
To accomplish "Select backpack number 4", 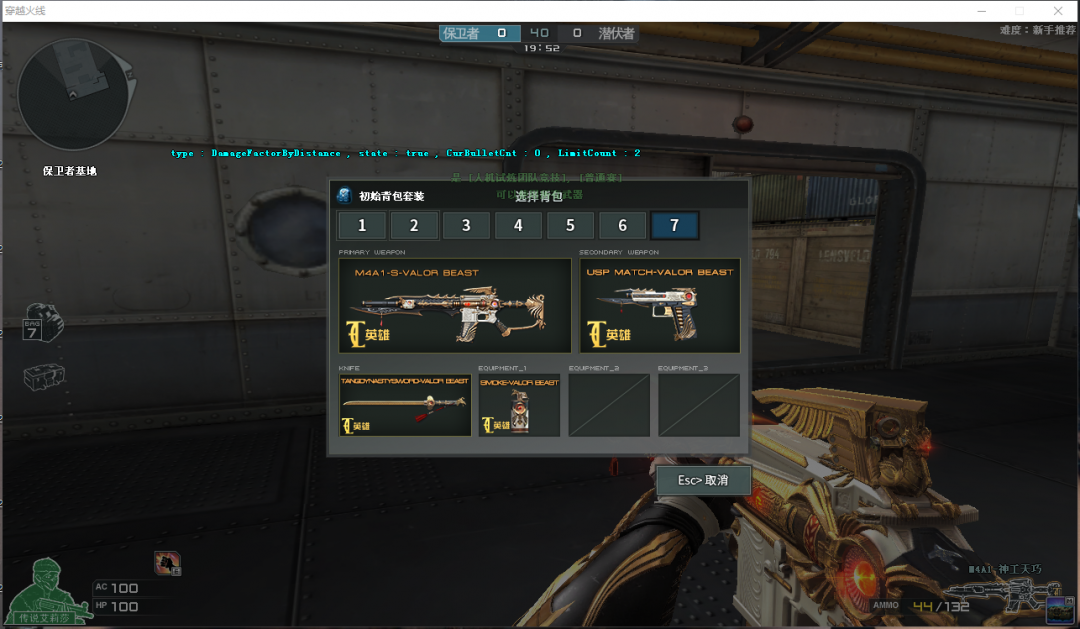I will click(518, 226).
